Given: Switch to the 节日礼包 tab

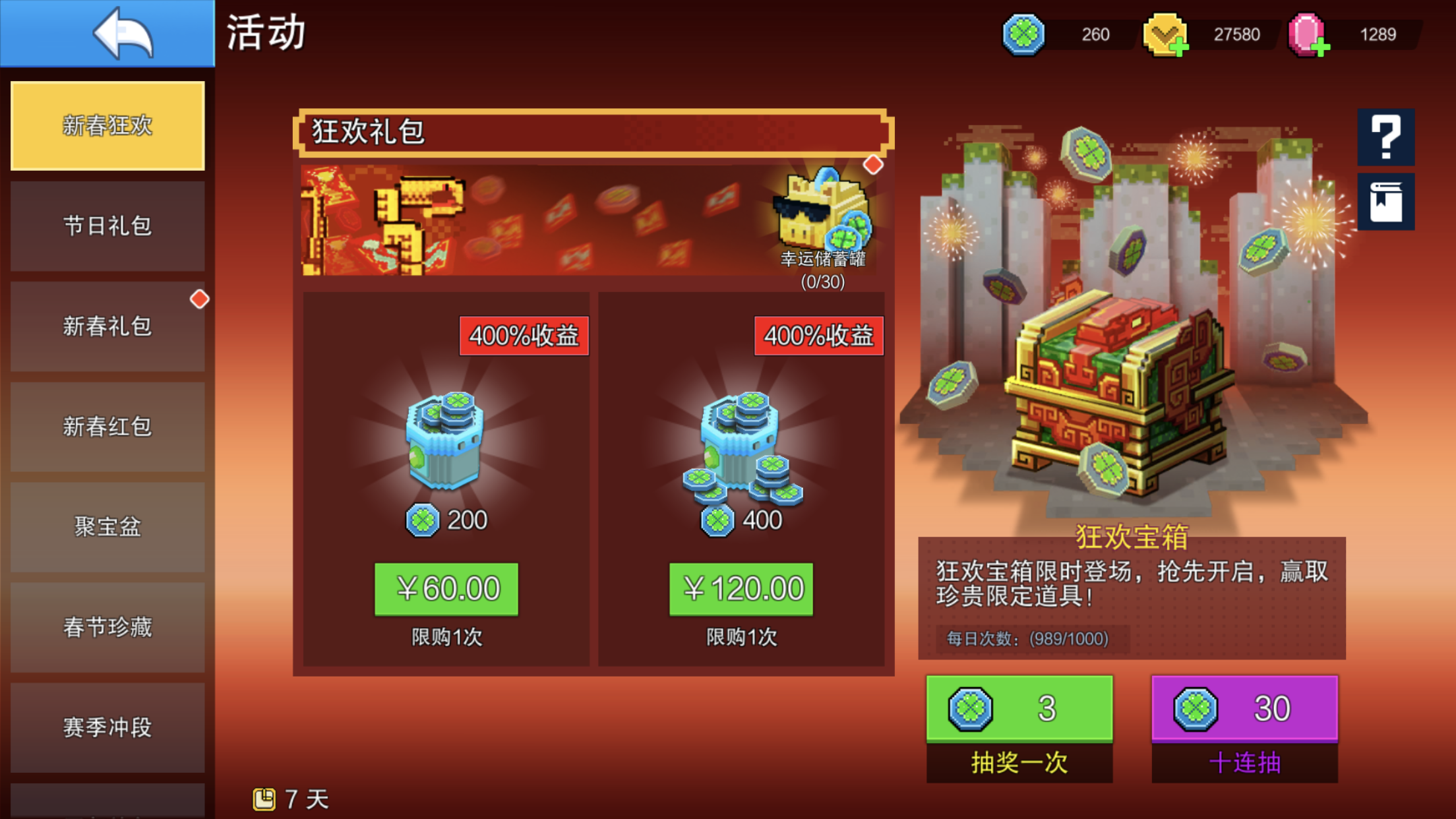Looking at the screenshot, I should [x=107, y=226].
